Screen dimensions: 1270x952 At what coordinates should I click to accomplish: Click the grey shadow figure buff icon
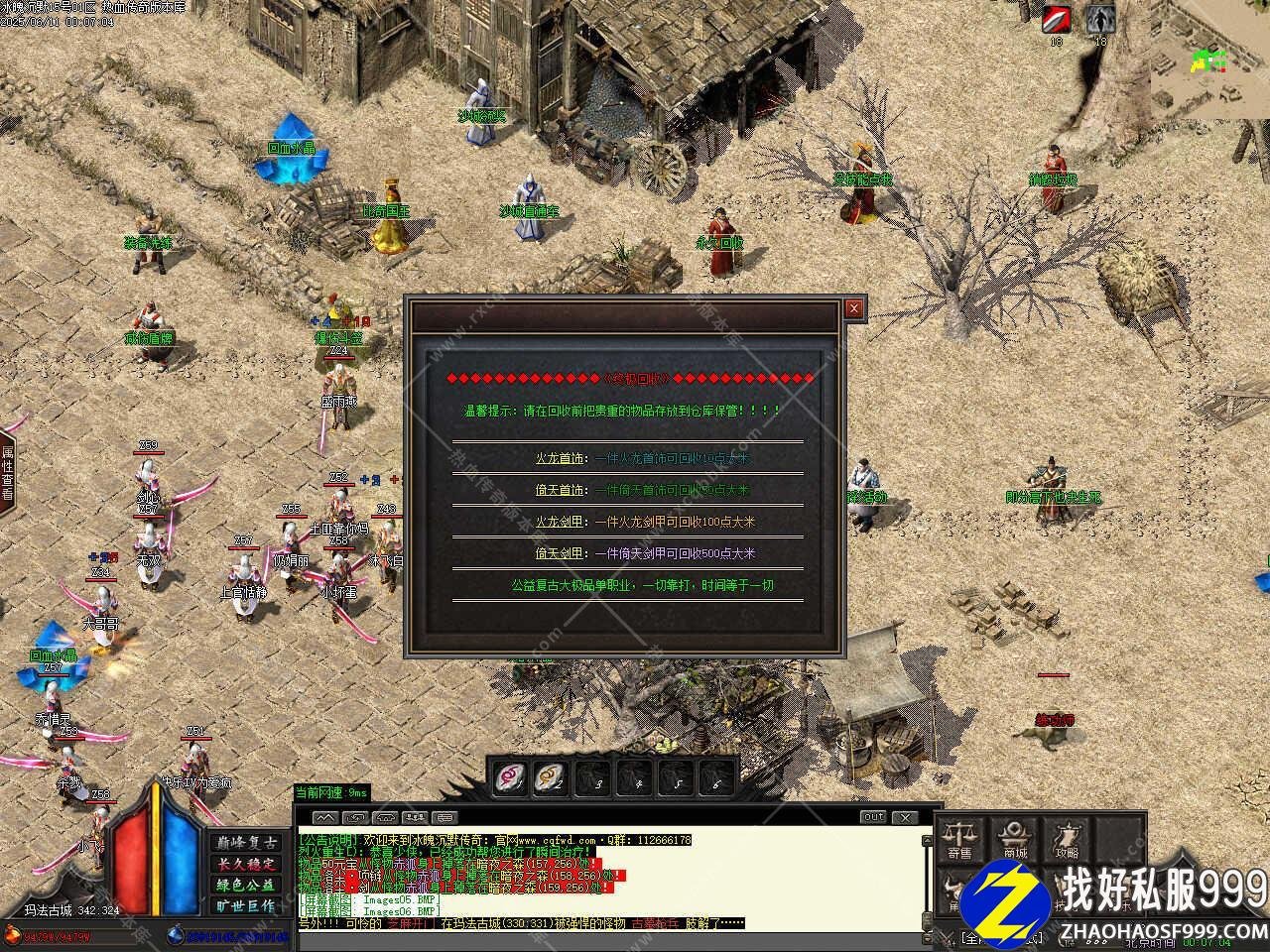coord(1098,19)
